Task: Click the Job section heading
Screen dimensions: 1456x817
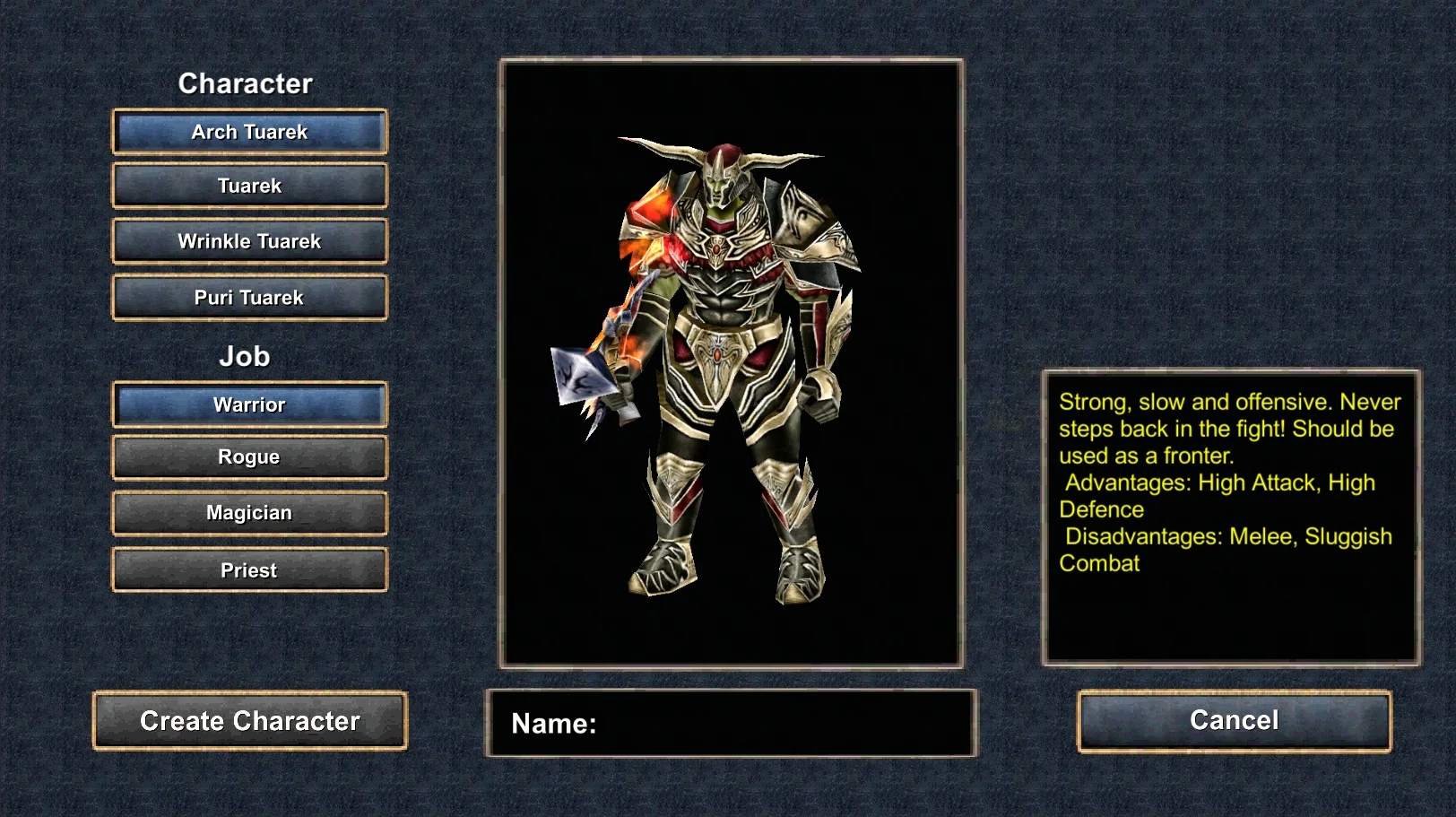Action: click(x=247, y=355)
